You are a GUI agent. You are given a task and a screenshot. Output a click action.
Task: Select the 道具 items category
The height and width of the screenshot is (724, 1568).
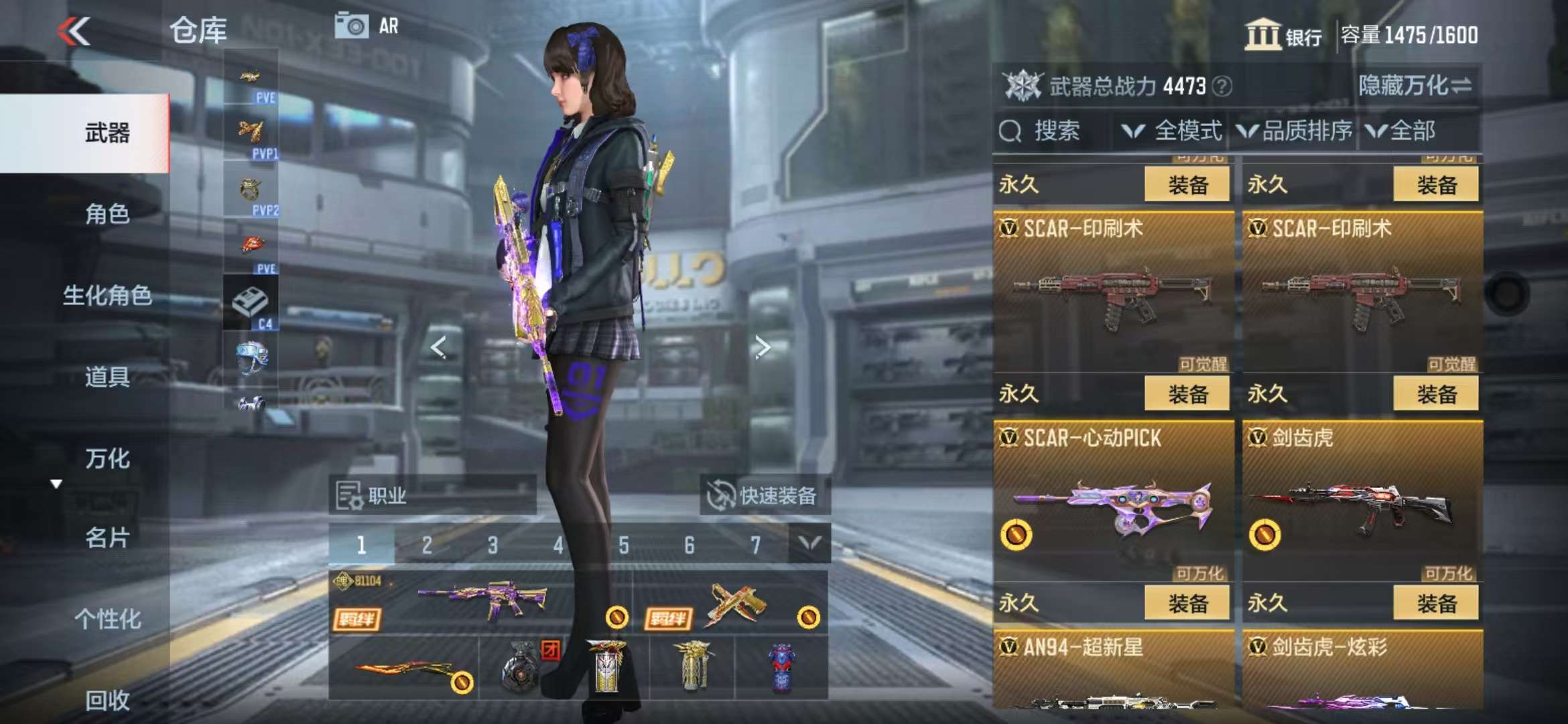pos(107,377)
